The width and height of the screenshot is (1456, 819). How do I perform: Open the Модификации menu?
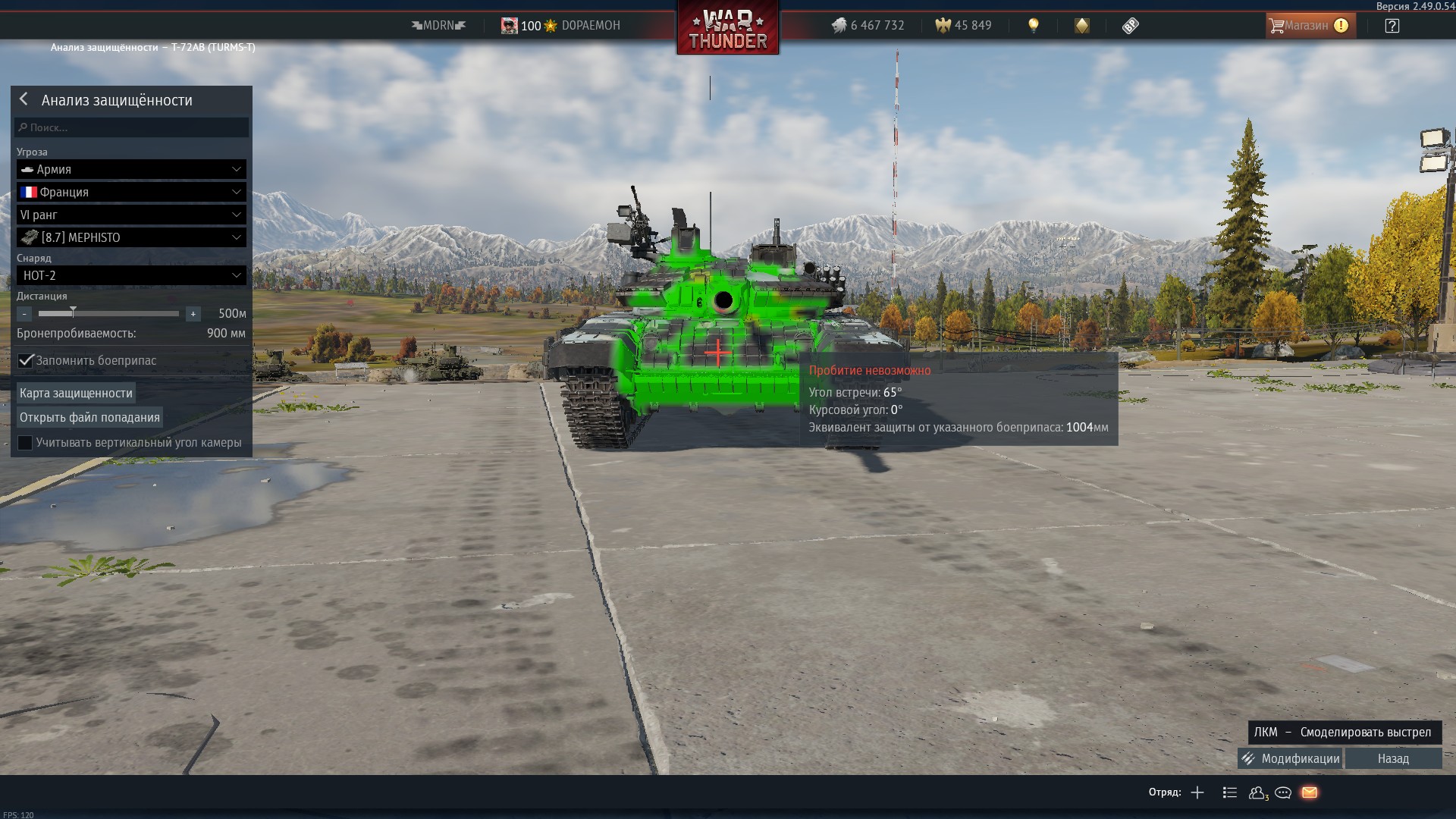[x=1290, y=758]
